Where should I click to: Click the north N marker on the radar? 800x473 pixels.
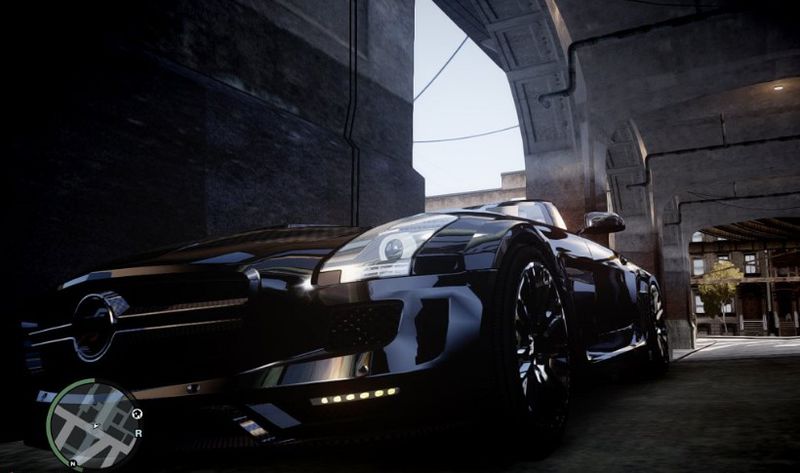point(75,463)
